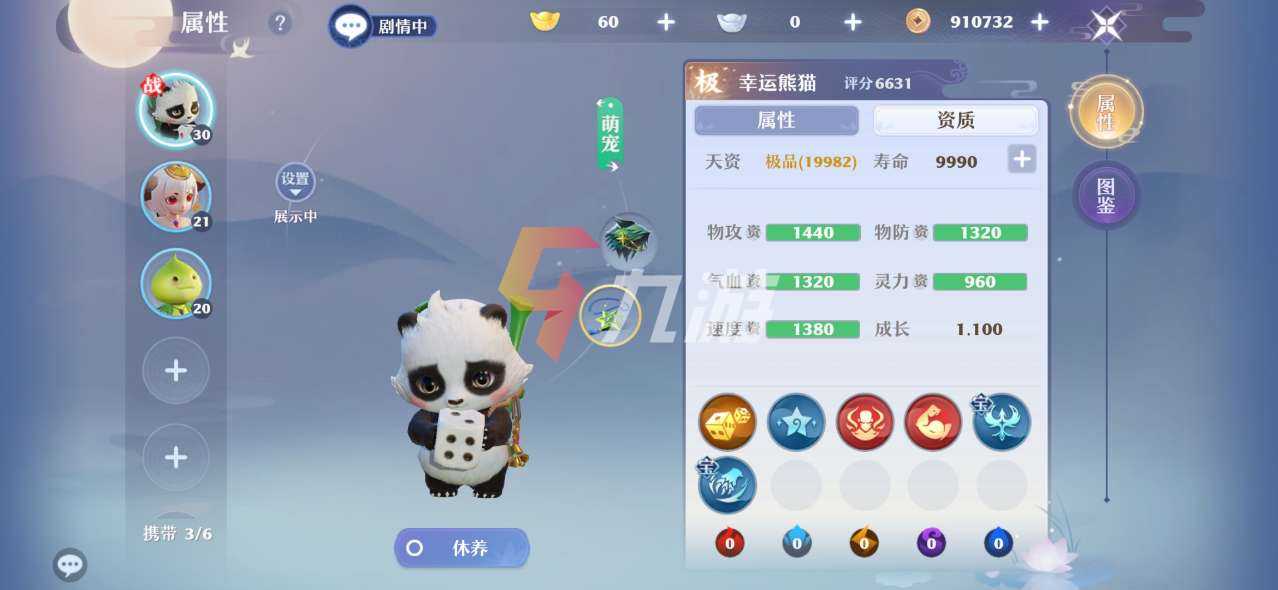The image size is (1278, 590).
Task: Select the green star equipment slot
Action: [610, 316]
